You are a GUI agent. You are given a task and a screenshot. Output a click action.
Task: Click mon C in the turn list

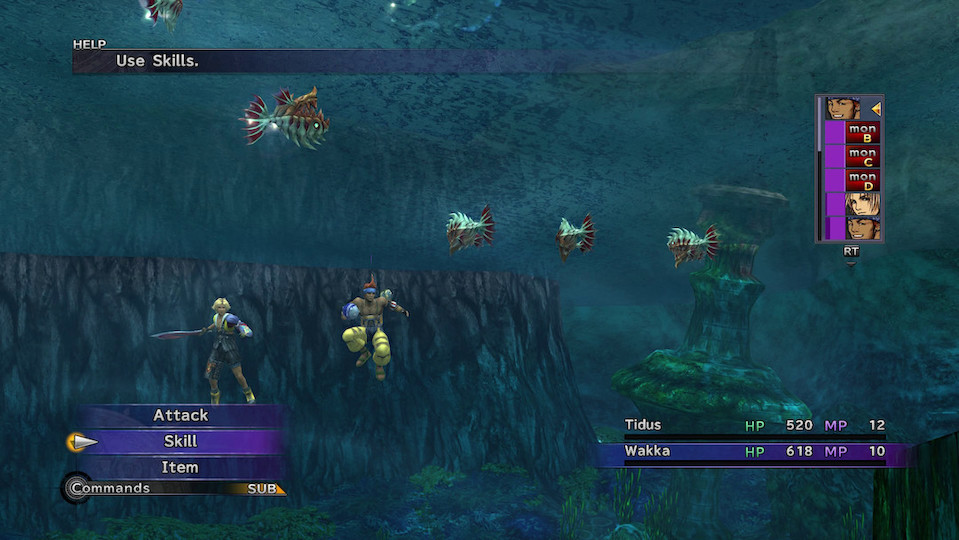(x=862, y=157)
